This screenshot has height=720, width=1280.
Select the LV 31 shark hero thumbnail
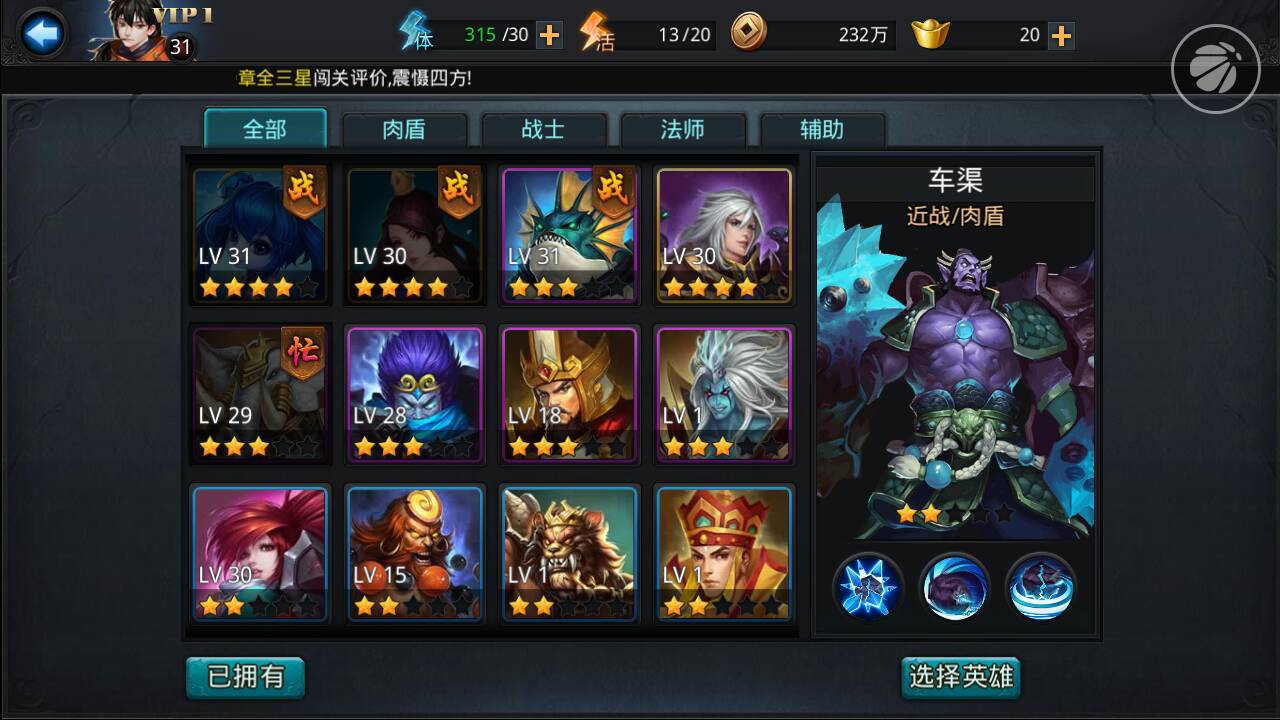pos(569,233)
